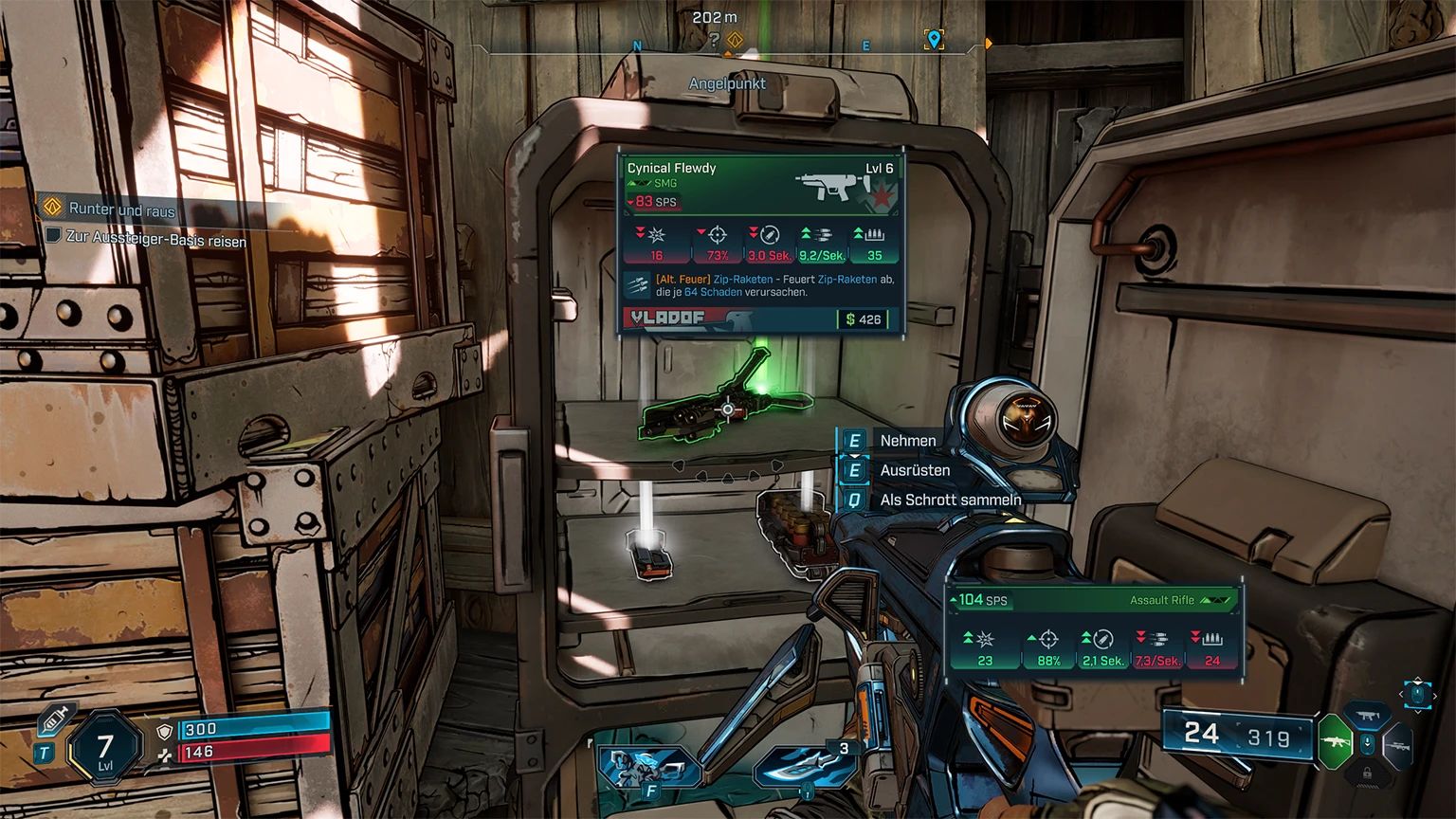Toggle the padlock icon near the ammo display
Viewport: 1456px width, 819px height.
tap(1368, 773)
